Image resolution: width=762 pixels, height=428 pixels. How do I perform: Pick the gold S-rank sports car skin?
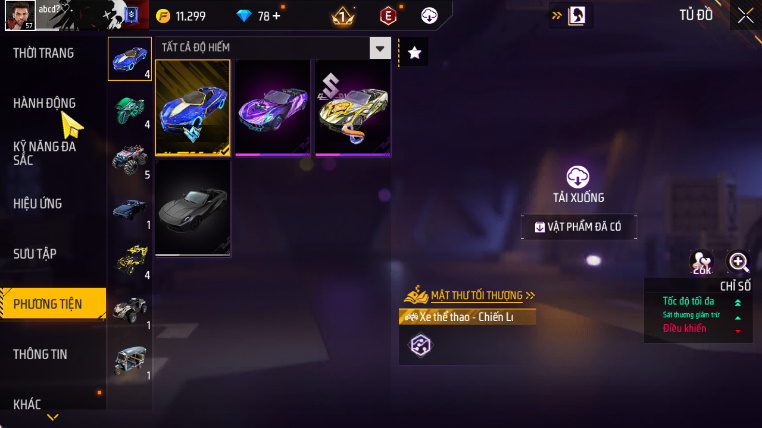click(x=352, y=108)
